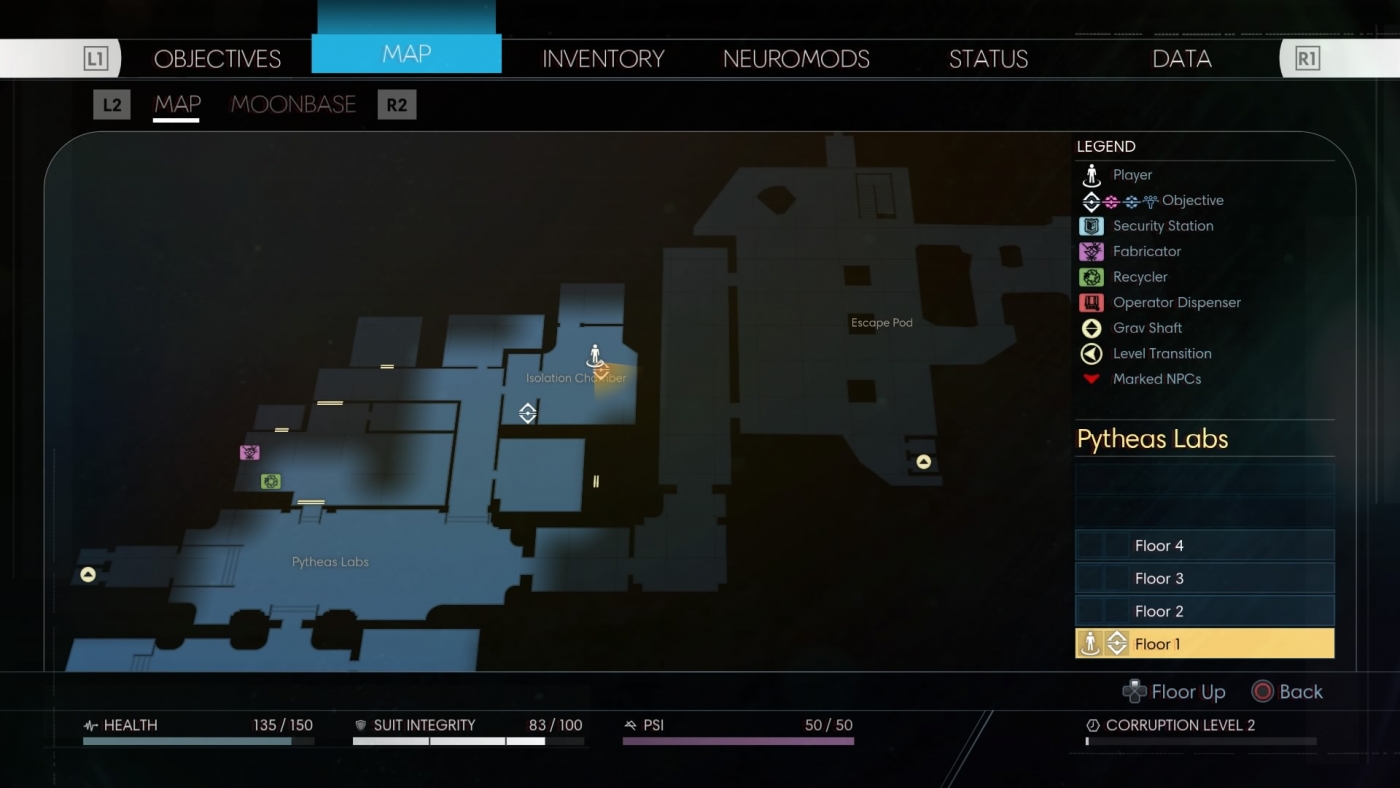Click the PSI bar

(738, 740)
